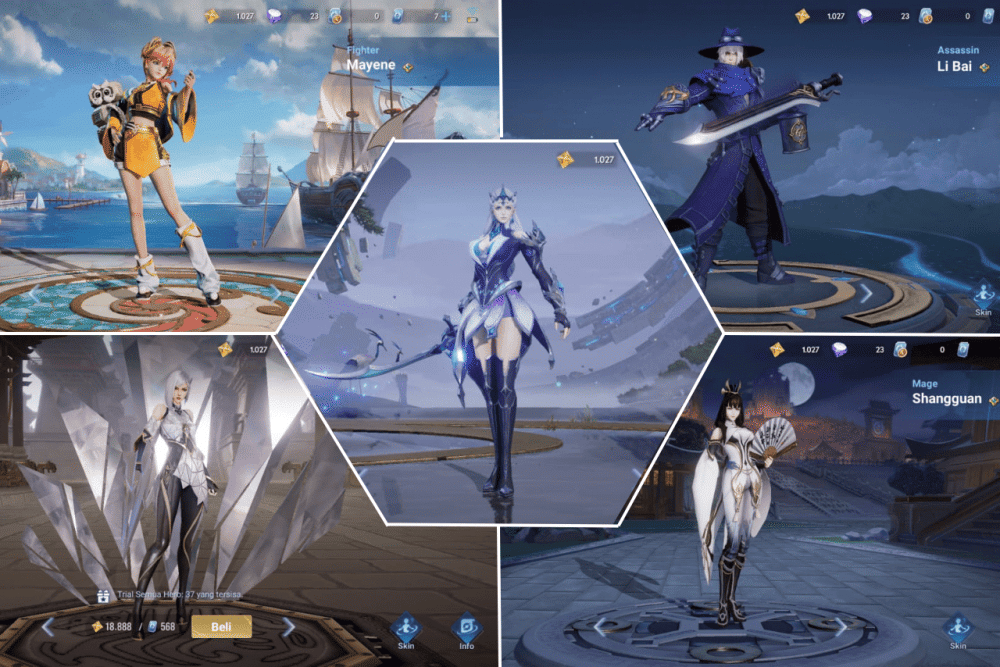
Task: Show previous hero before Mayene
Action: tap(33, 294)
